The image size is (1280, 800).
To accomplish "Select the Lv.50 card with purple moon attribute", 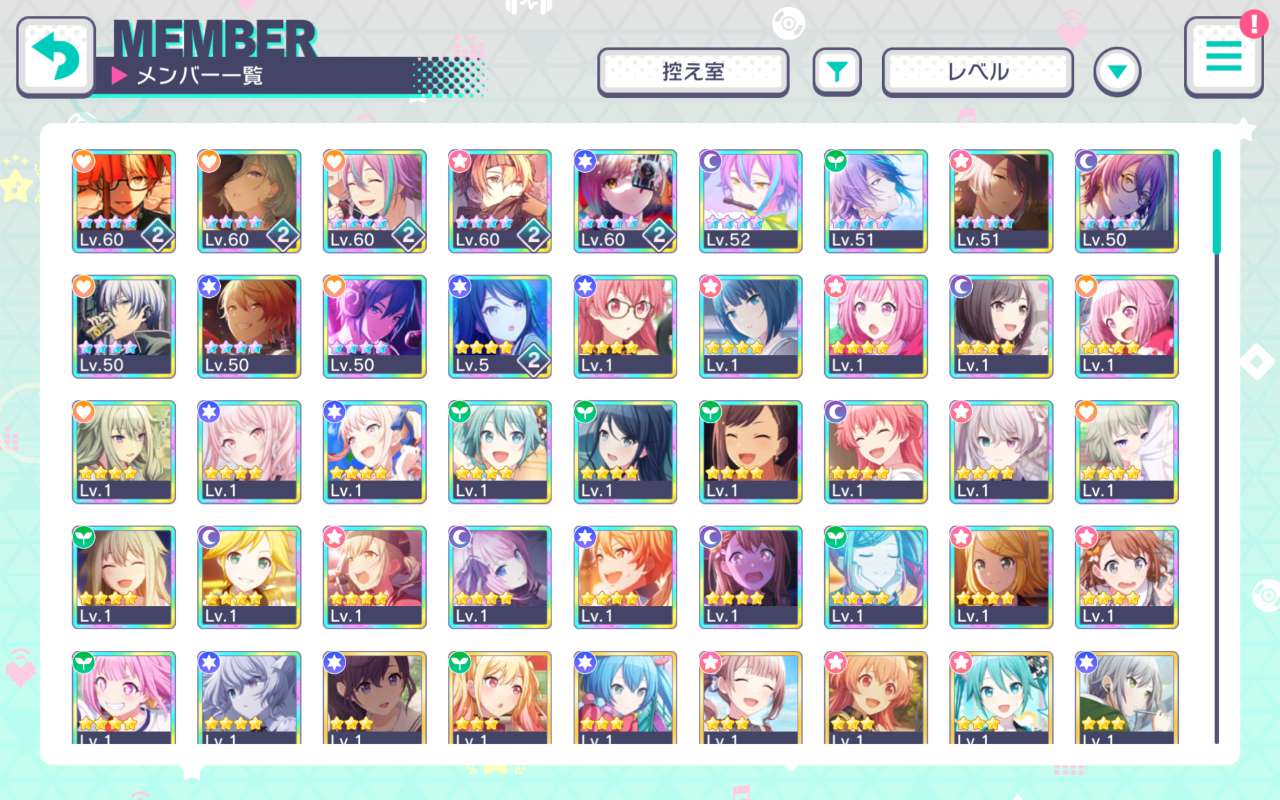I will point(1126,200).
